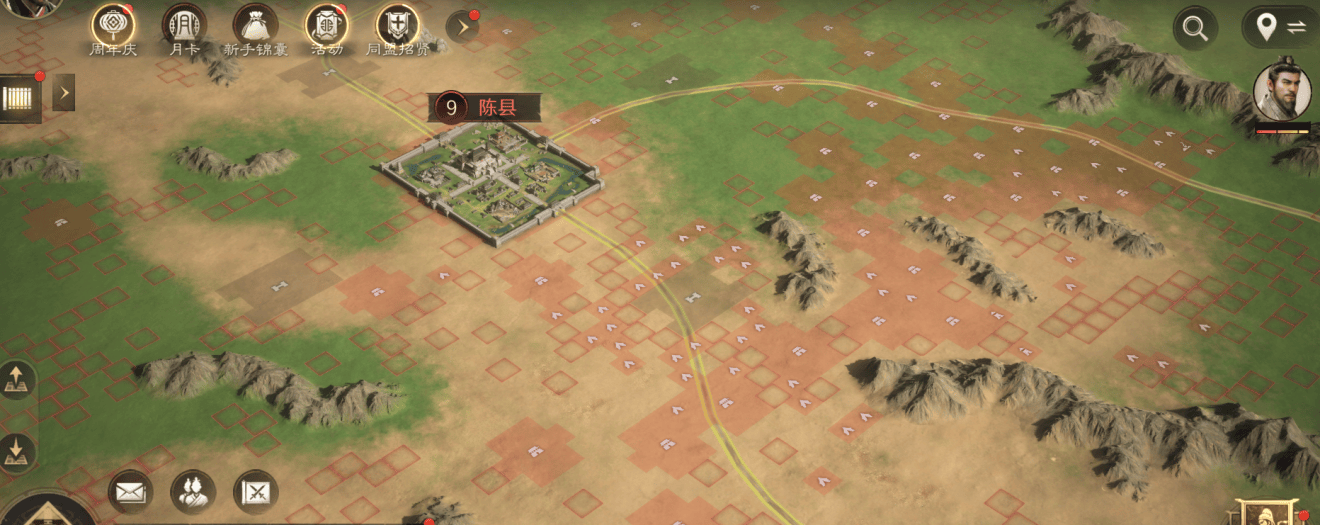Open the map location pin switcher
Image resolution: width=1320 pixels, height=525 pixels.
(x=1280, y=27)
